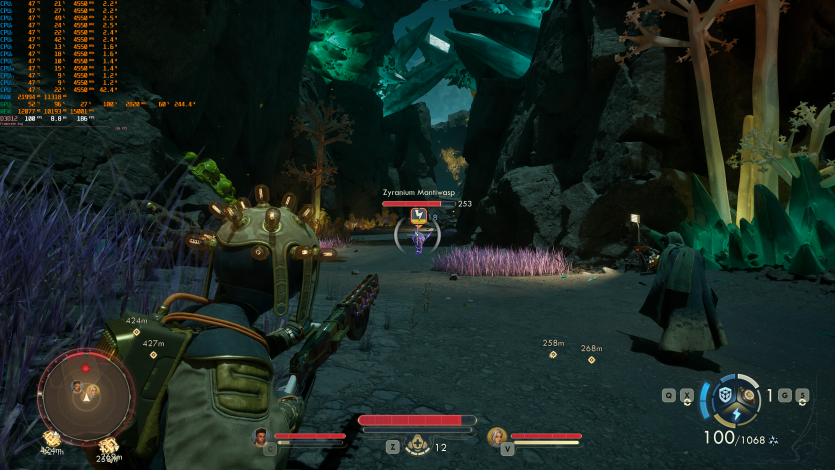Click the circular radar minimap

click(87, 396)
